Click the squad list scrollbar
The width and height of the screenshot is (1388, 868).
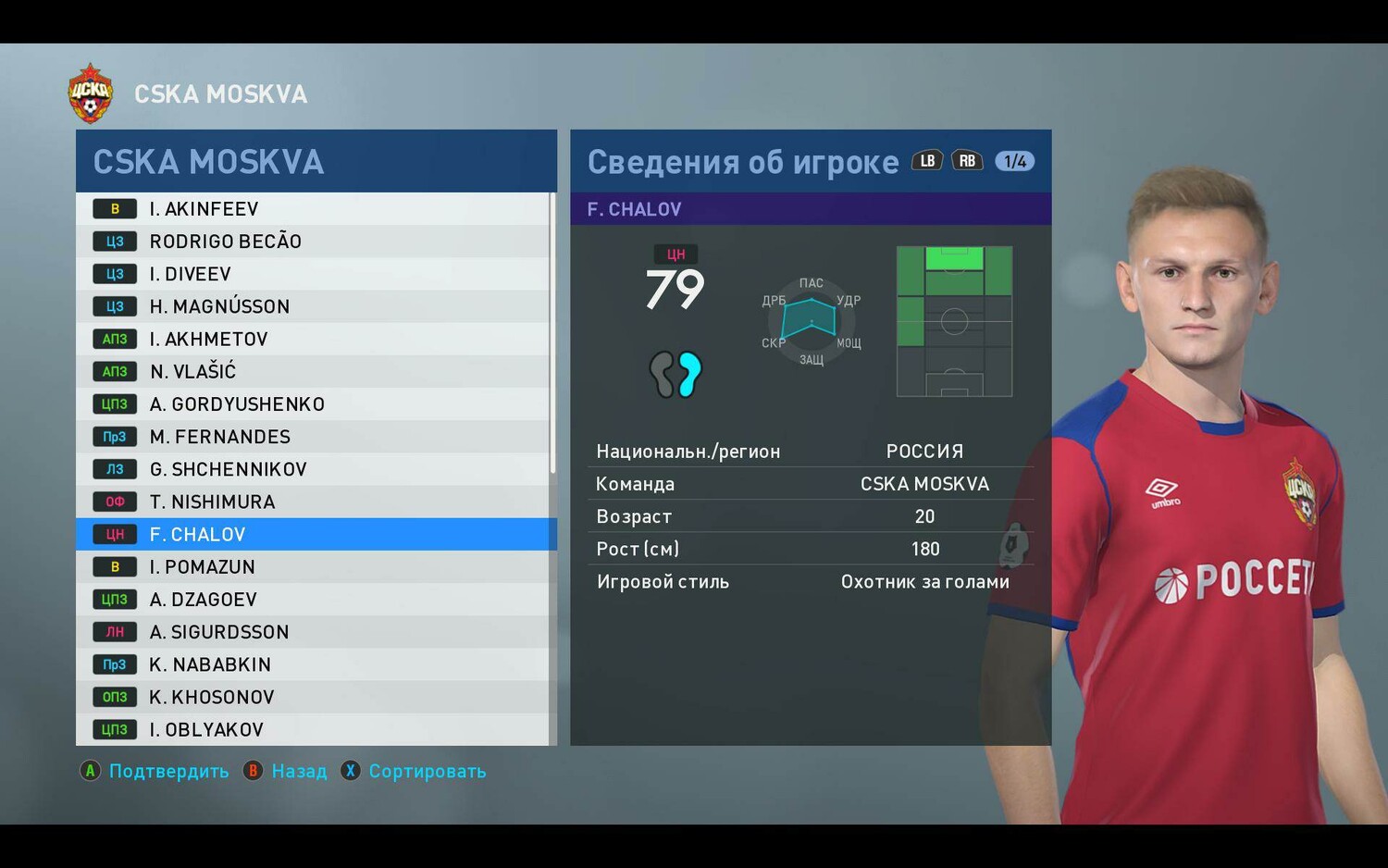553,333
